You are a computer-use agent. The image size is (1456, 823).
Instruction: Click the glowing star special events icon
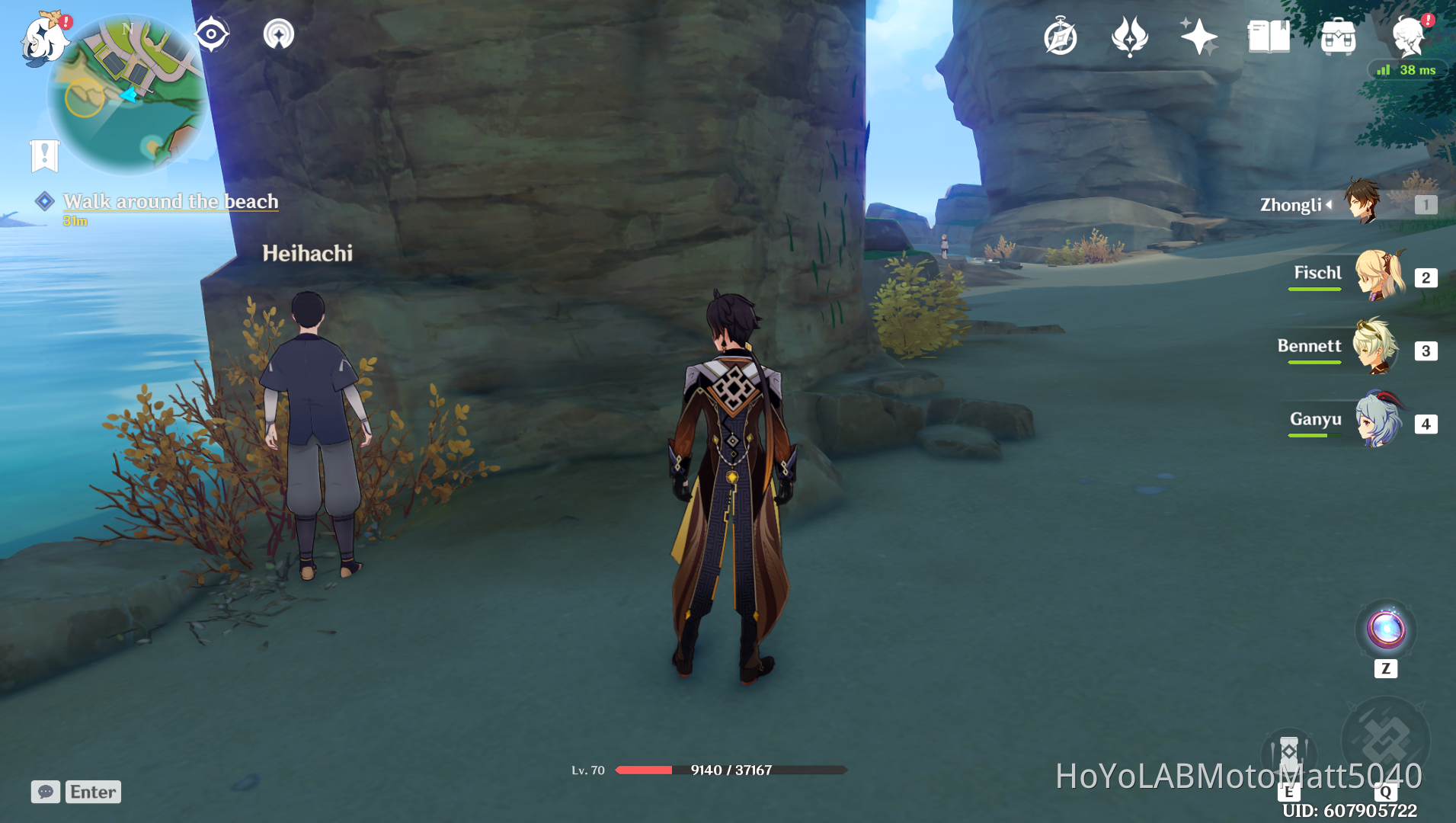tap(1198, 37)
